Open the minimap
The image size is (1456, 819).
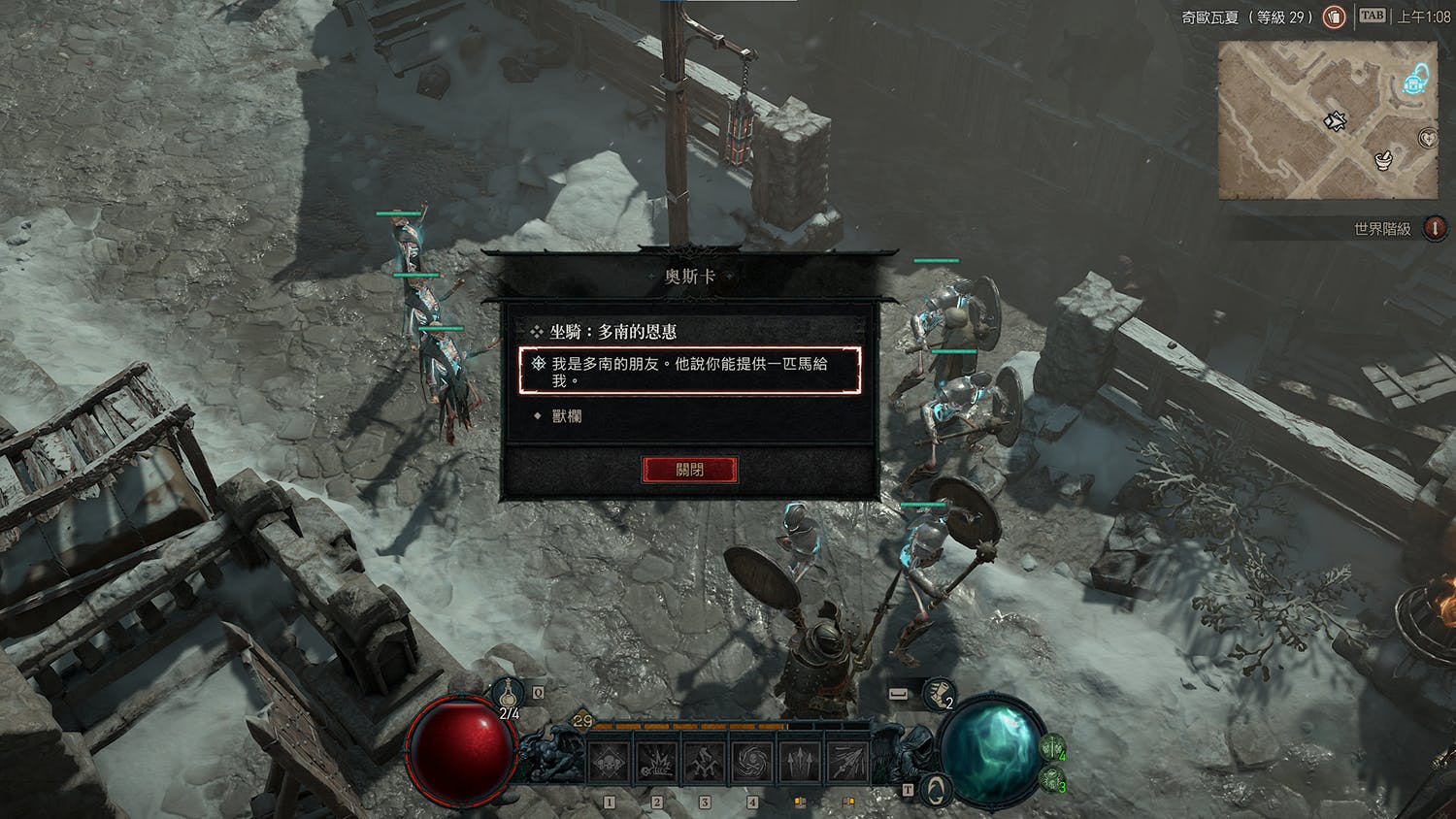pos(1327,120)
